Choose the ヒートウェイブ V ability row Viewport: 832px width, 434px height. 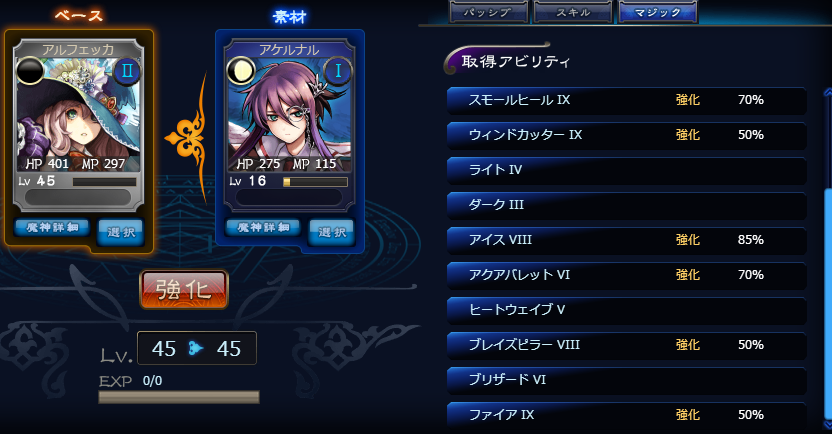[x=626, y=310]
